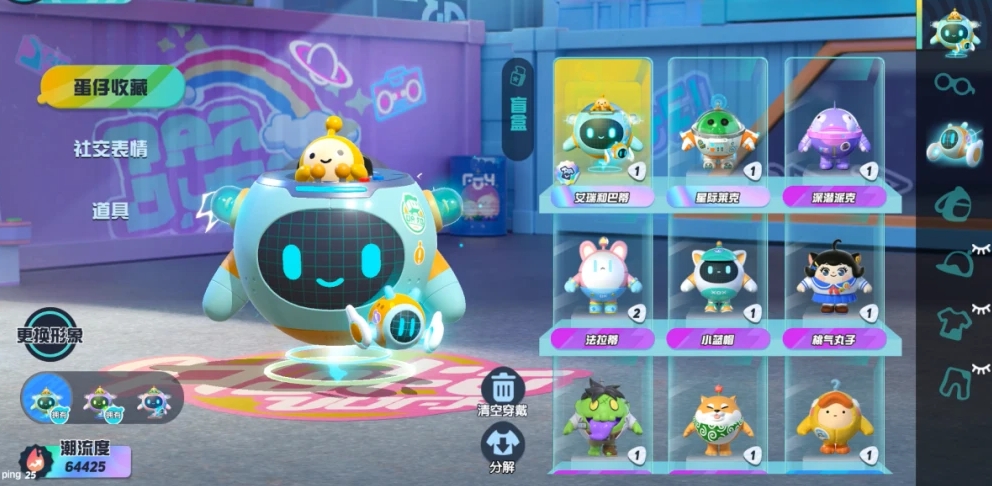Select the purple 深潜派克 skin
The width and height of the screenshot is (992, 486).
(x=834, y=135)
